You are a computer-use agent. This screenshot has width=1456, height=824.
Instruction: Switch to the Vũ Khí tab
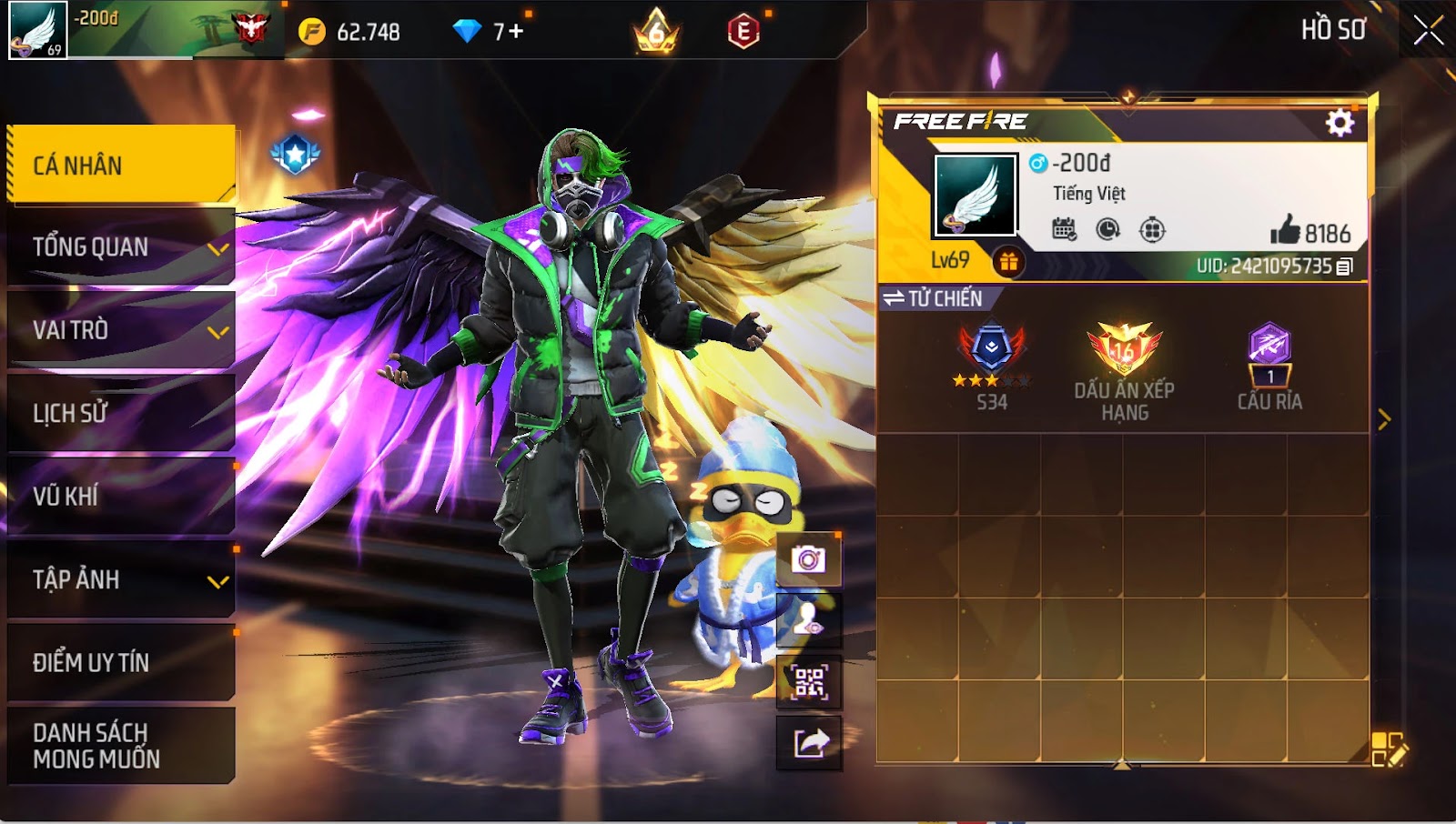pos(120,497)
